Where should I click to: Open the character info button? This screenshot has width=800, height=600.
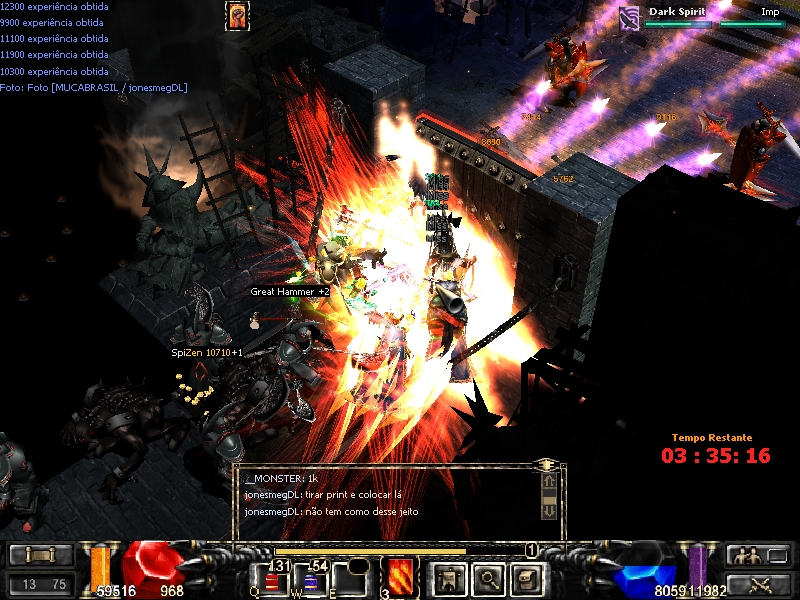click(449, 578)
